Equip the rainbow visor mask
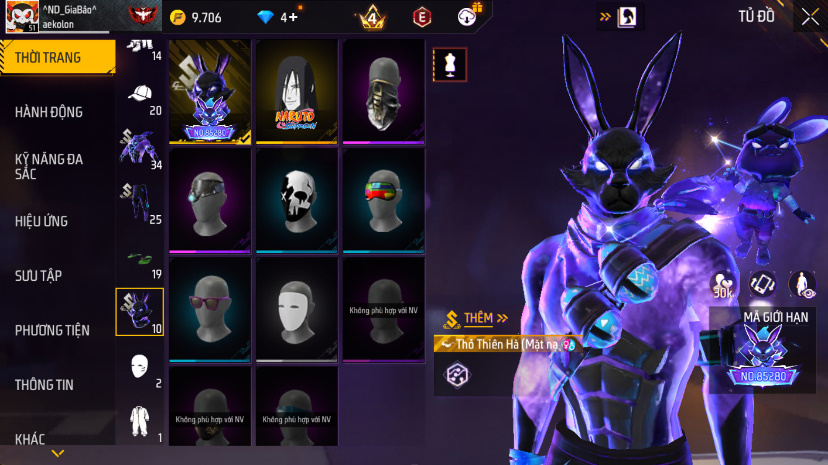Screen dimensions: 828x465 384,200
